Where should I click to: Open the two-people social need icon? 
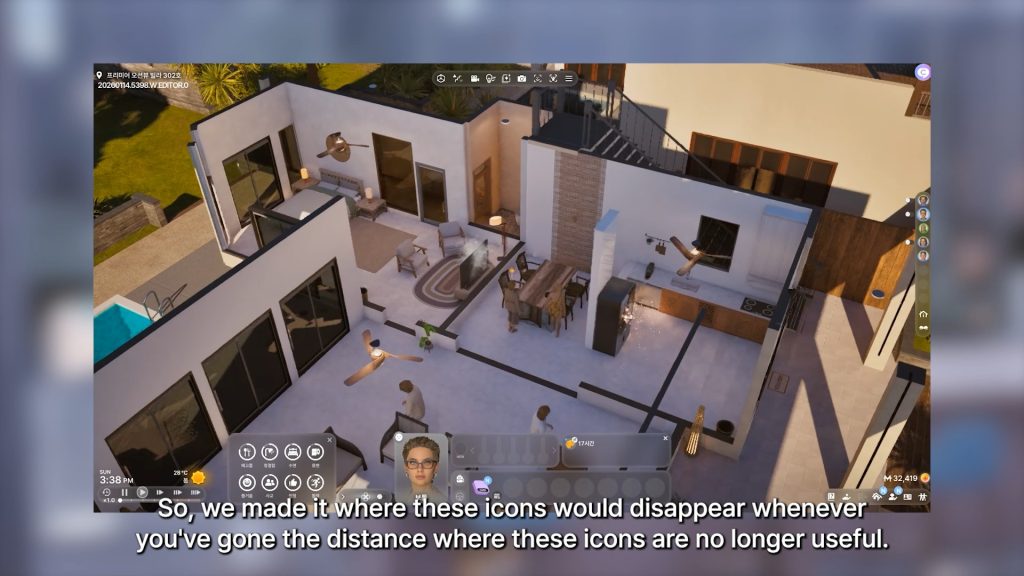pyautogui.click(x=269, y=482)
